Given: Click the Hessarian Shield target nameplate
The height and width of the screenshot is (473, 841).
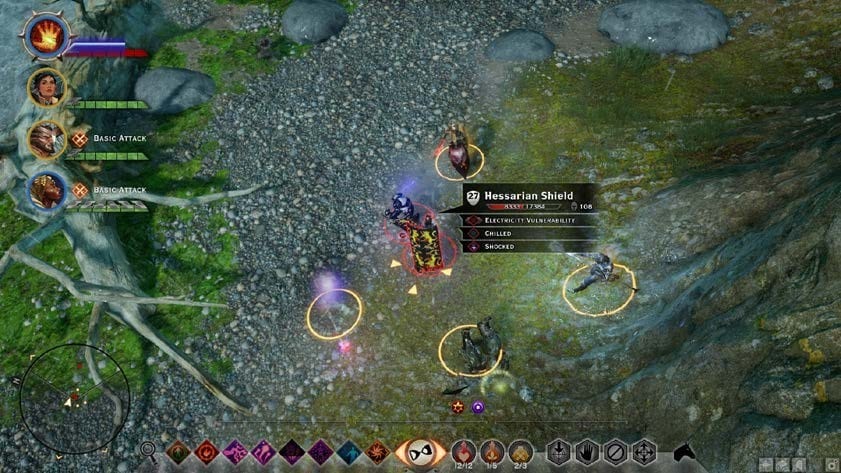Looking at the screenshot, I should coord(528,198).
